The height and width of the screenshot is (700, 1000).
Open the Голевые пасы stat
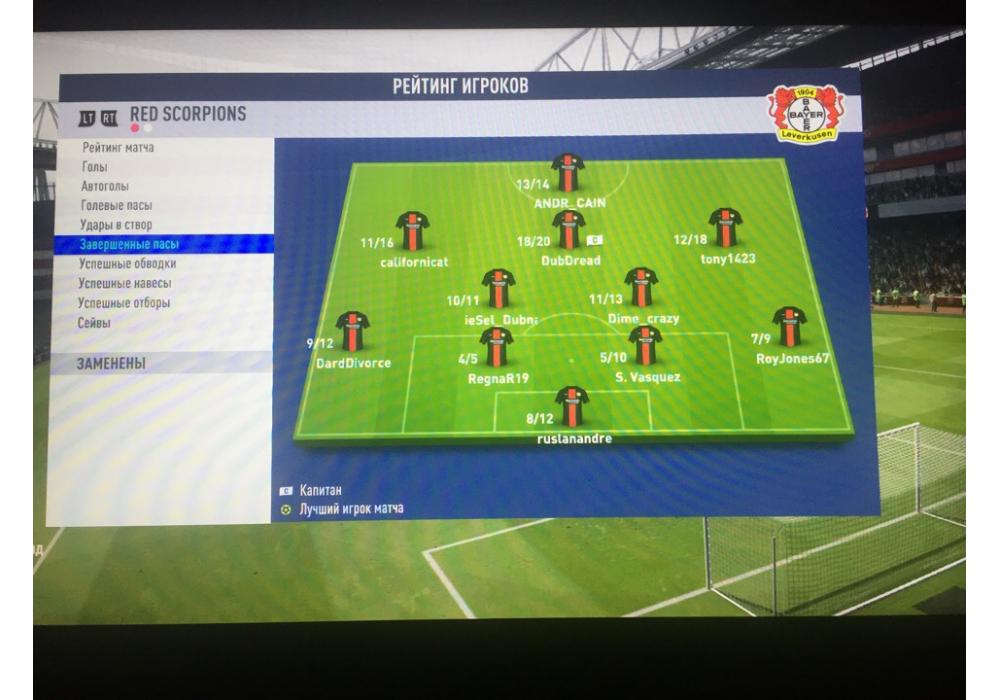point(117,206)
